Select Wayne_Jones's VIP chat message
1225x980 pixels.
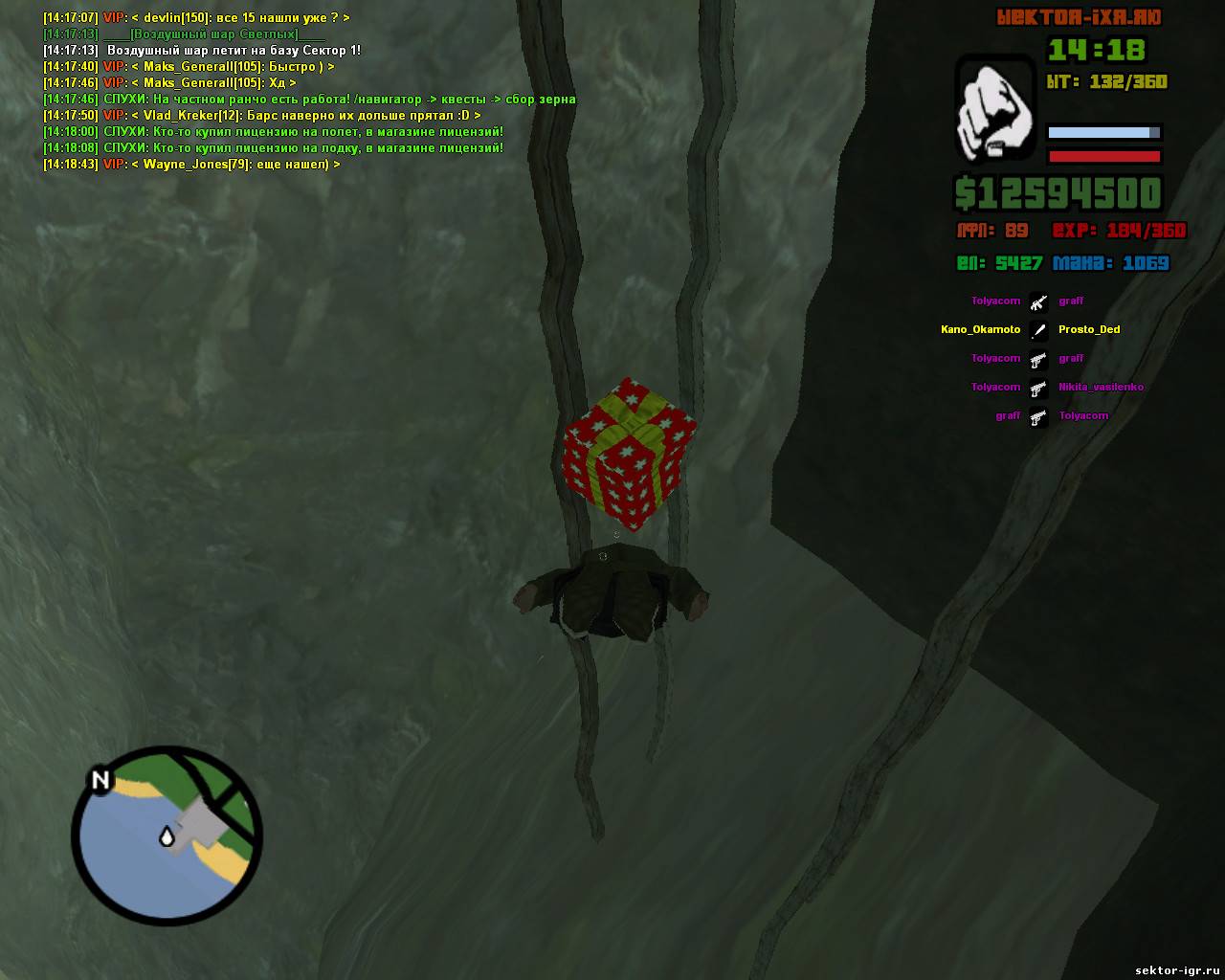[191, 165]
